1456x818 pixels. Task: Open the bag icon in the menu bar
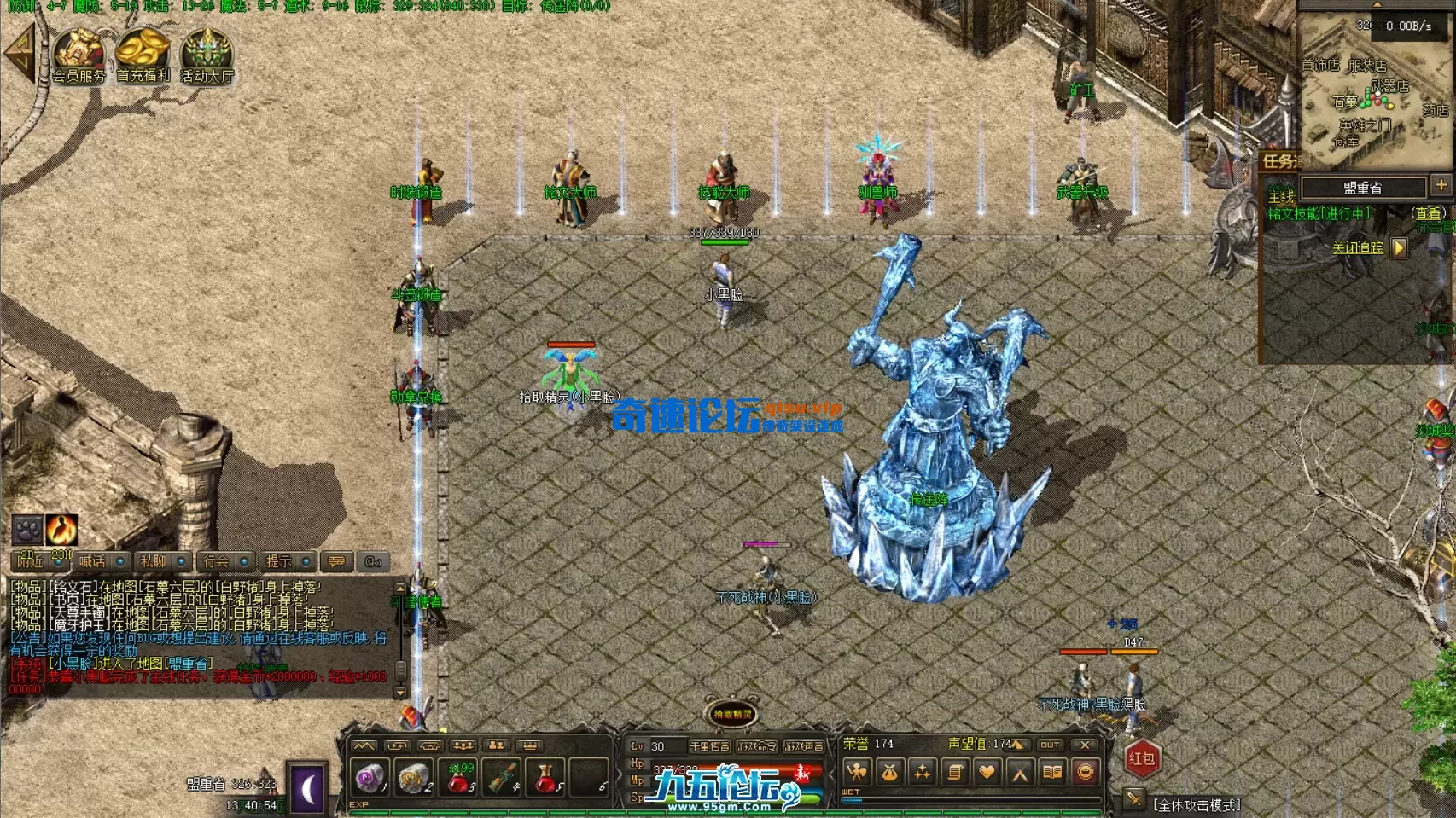(889, 773)
